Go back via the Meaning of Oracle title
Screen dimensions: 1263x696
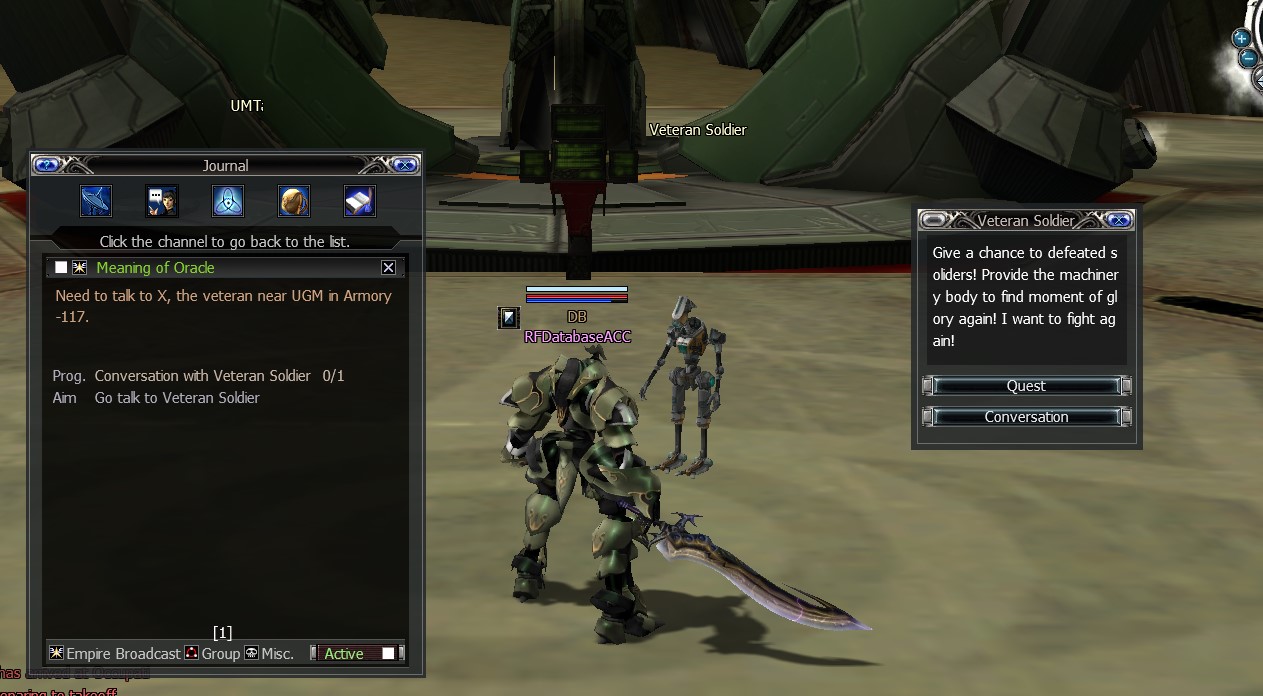[x=155, y=268]
